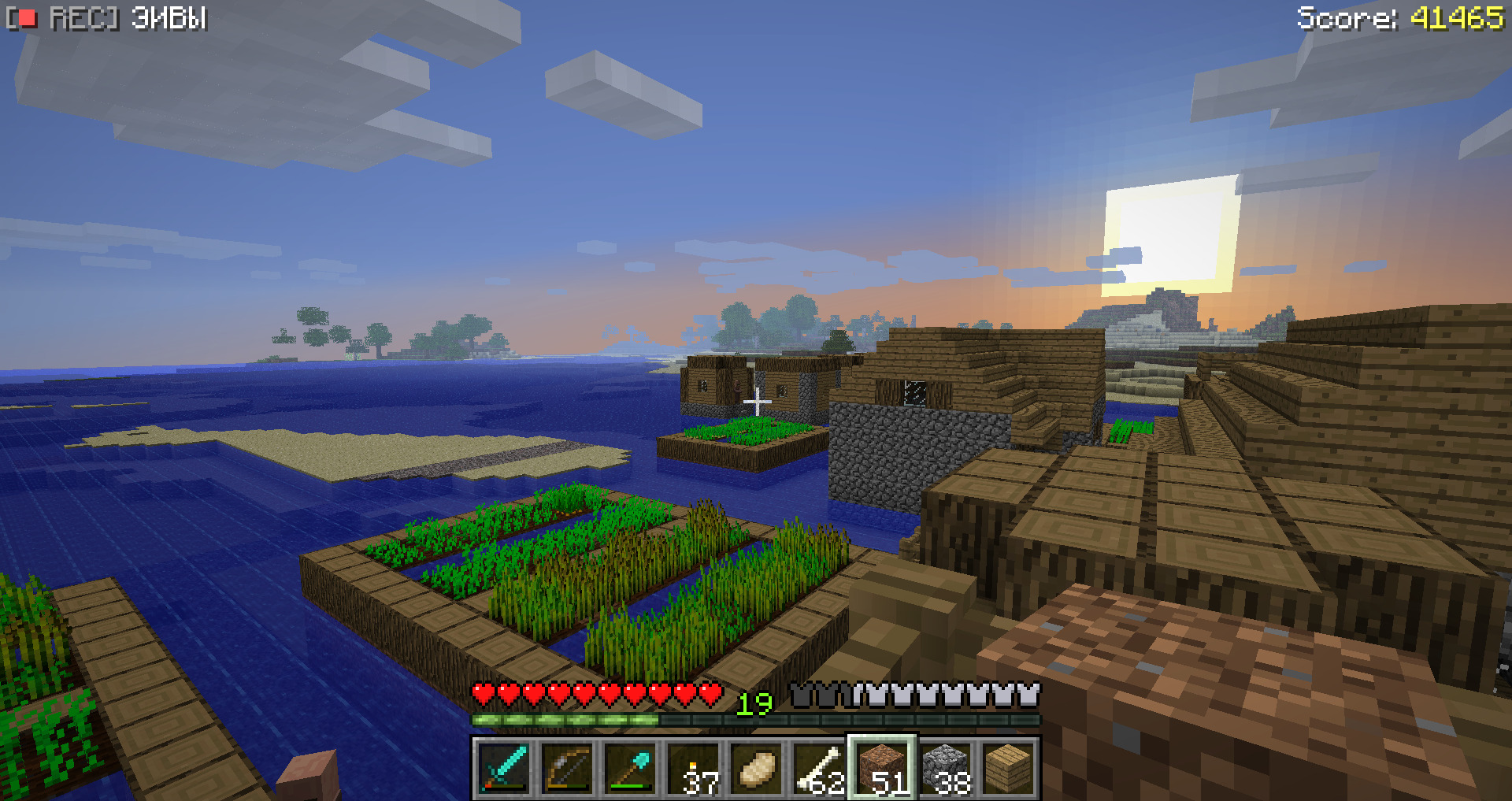Image resolution: width=1512 pixels, height=801 pixels.
Task: Select the diamond sword hotbar slot
Action: pyautogui.click(x=504, y=768)
